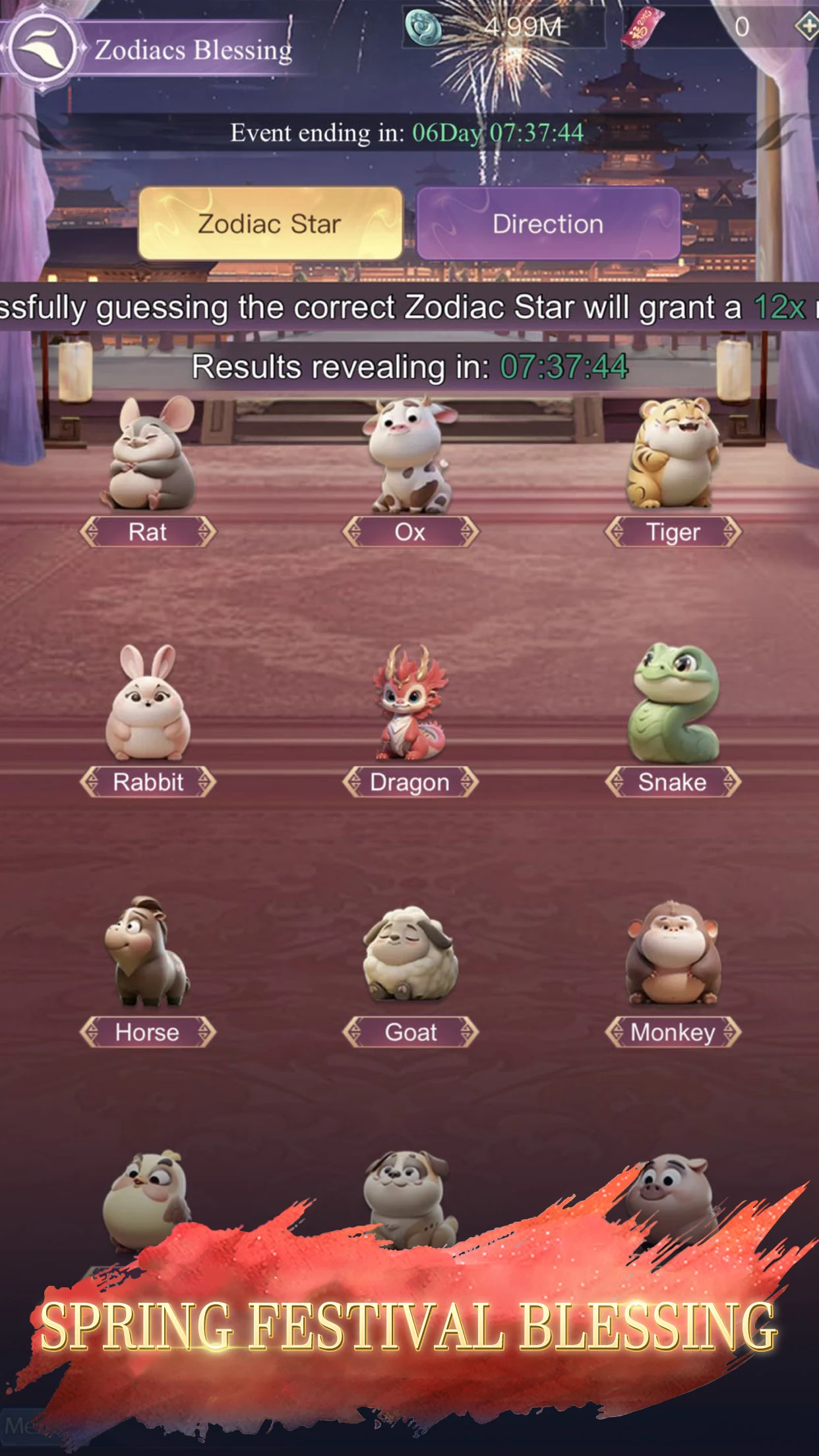The width and height of the screenshot is (819, 1456).
Task: Switch to the Zodiac Star tab
Action: [x=270, y=224]
